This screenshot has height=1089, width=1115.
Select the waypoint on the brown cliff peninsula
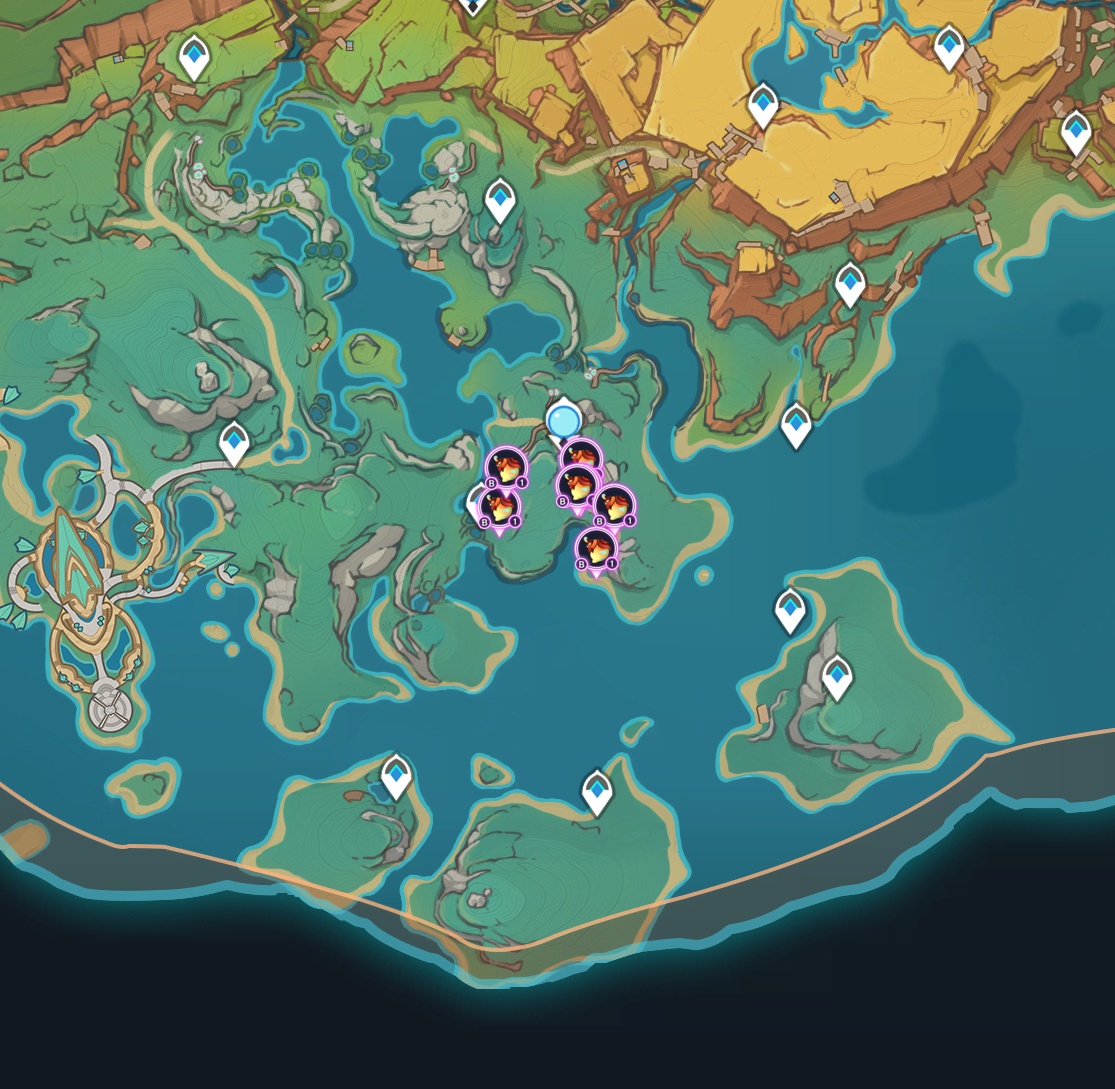[x=850, y=283]
